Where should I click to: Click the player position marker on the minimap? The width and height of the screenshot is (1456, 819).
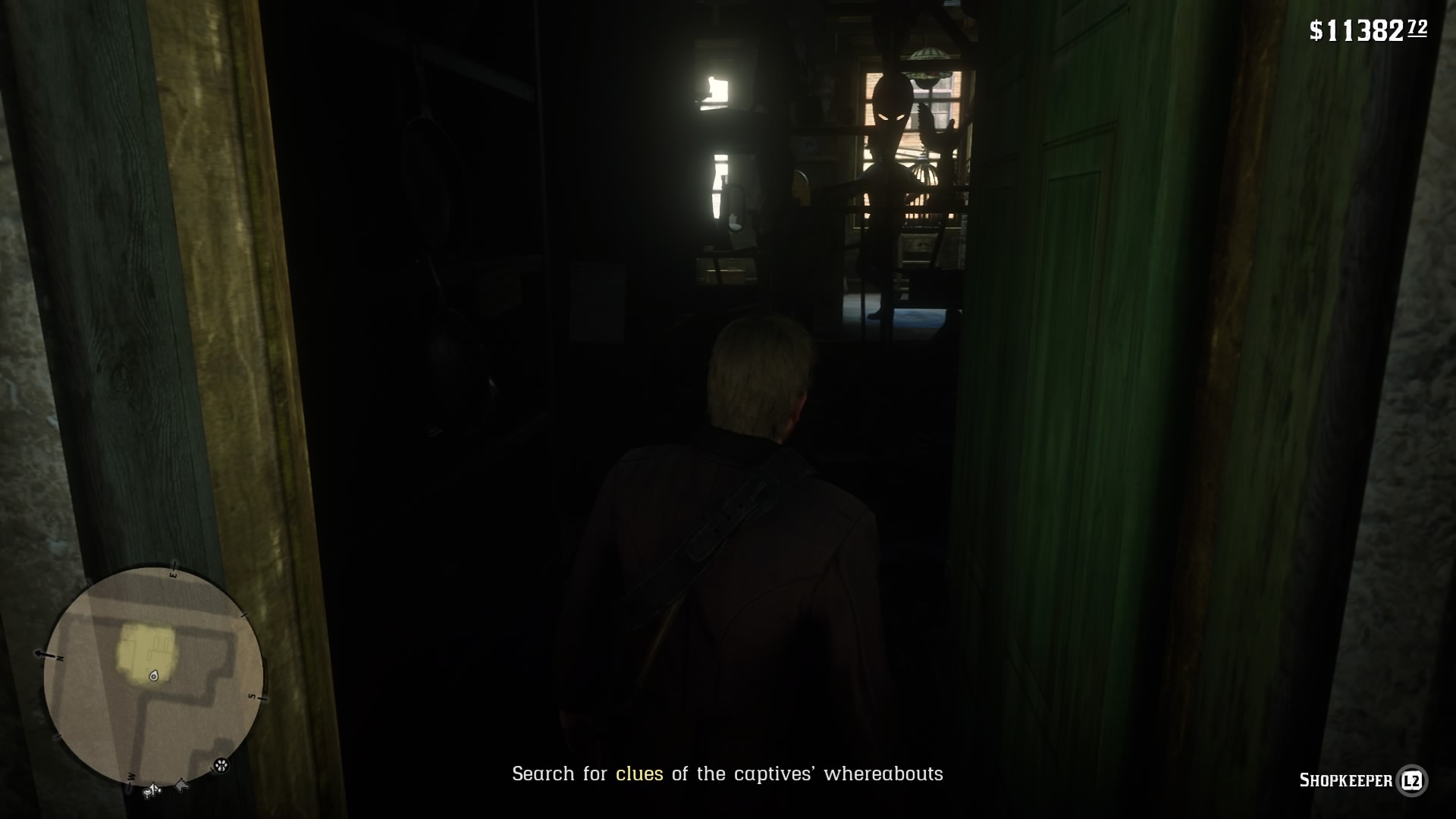tap(153, 676)
